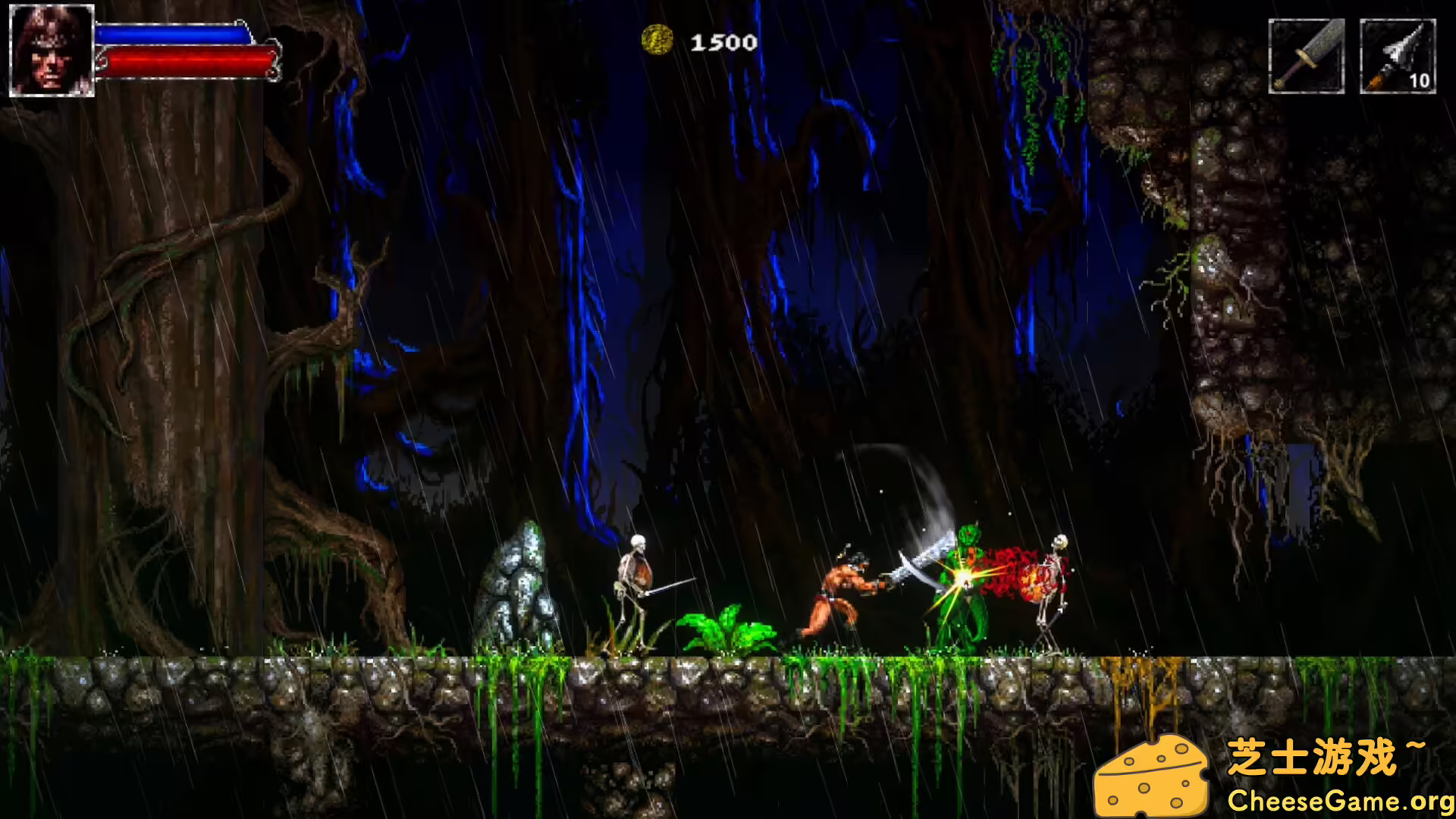The width and height of the screenshot is (1456, 819).
Task: Click the barbarian hero portrait
Action: coord(52,51)
